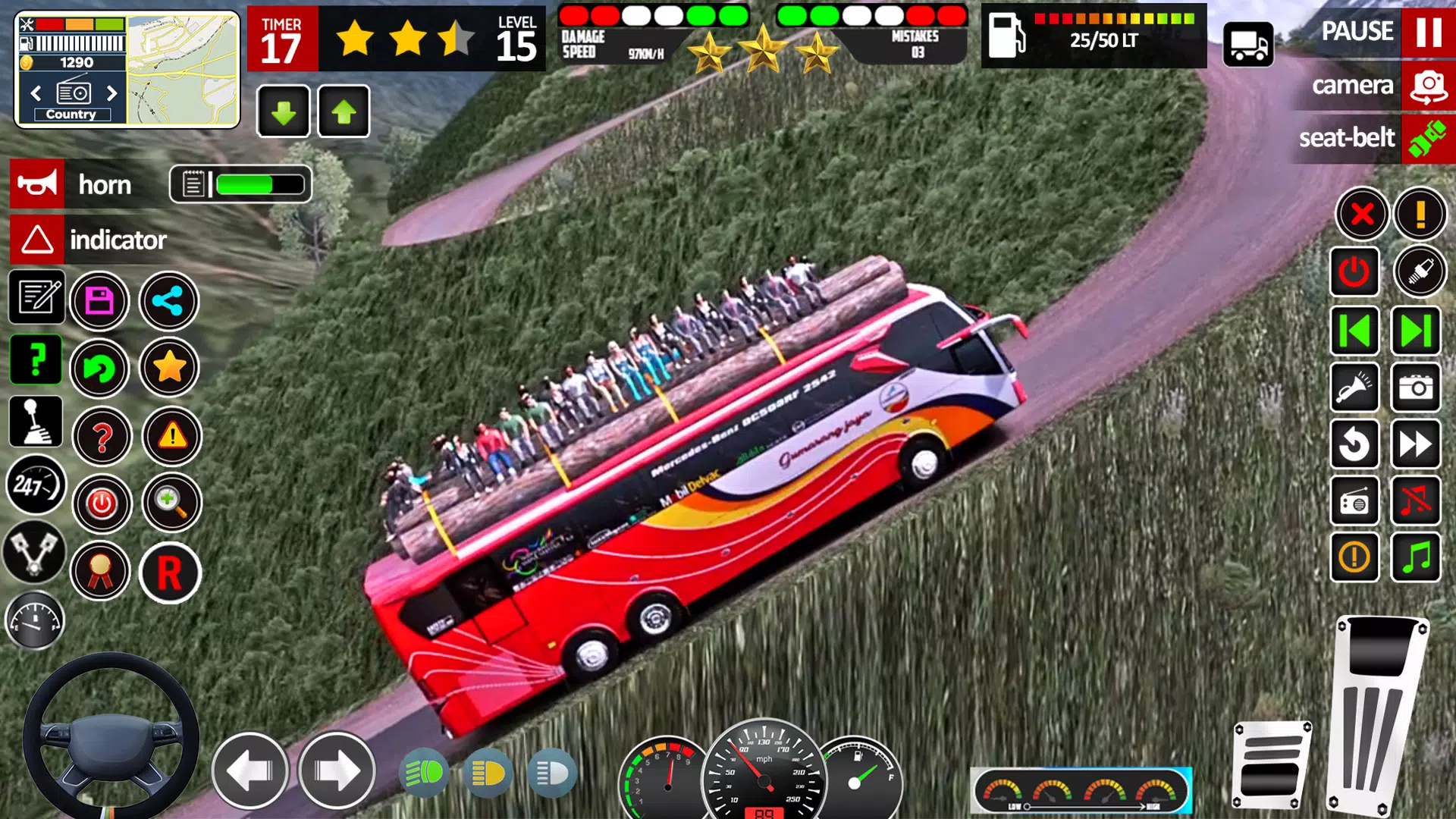This screenshot has width=1456, height=819.
Task: Open the minimap
Action: 183,70
